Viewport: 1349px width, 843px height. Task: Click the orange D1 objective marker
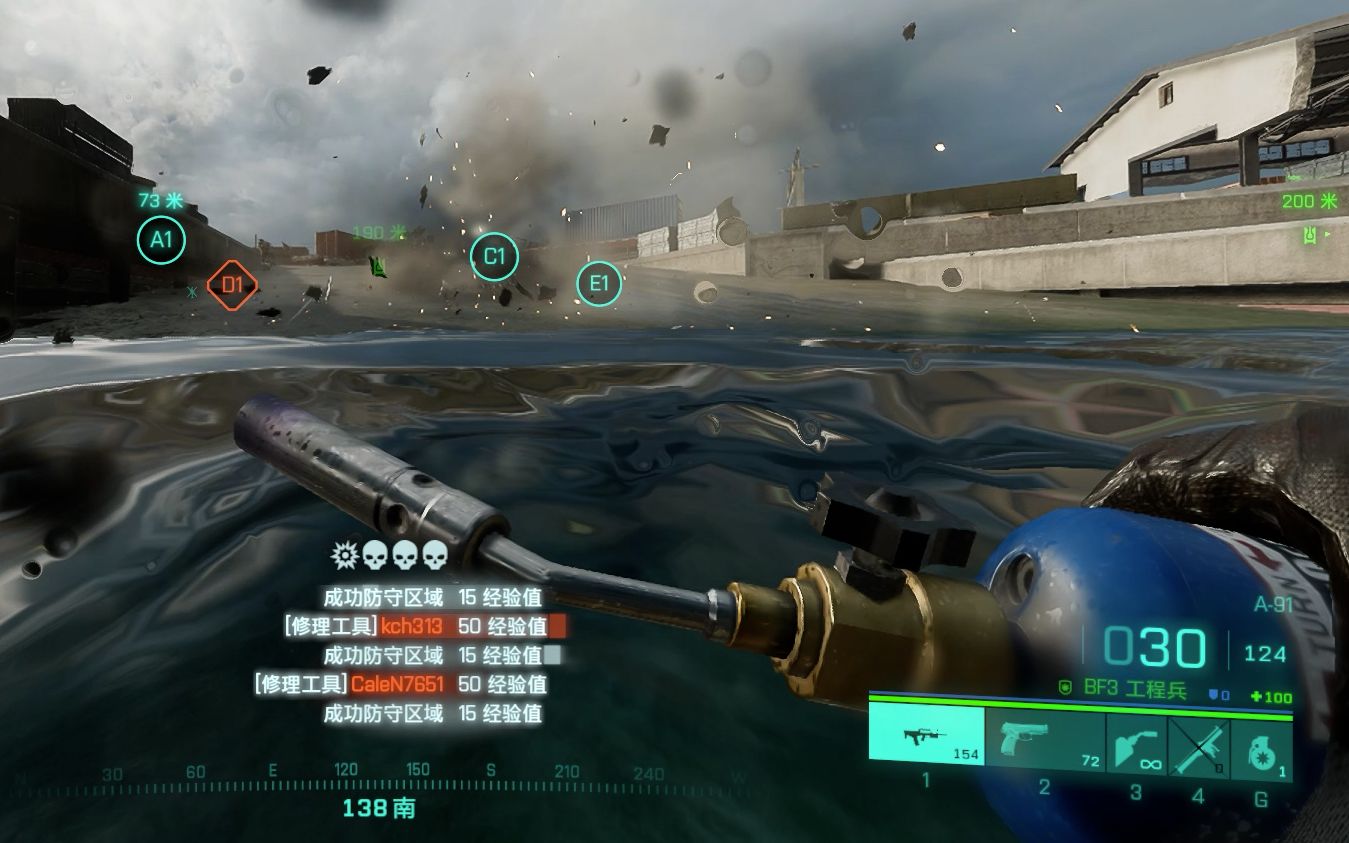click(232, 285)
